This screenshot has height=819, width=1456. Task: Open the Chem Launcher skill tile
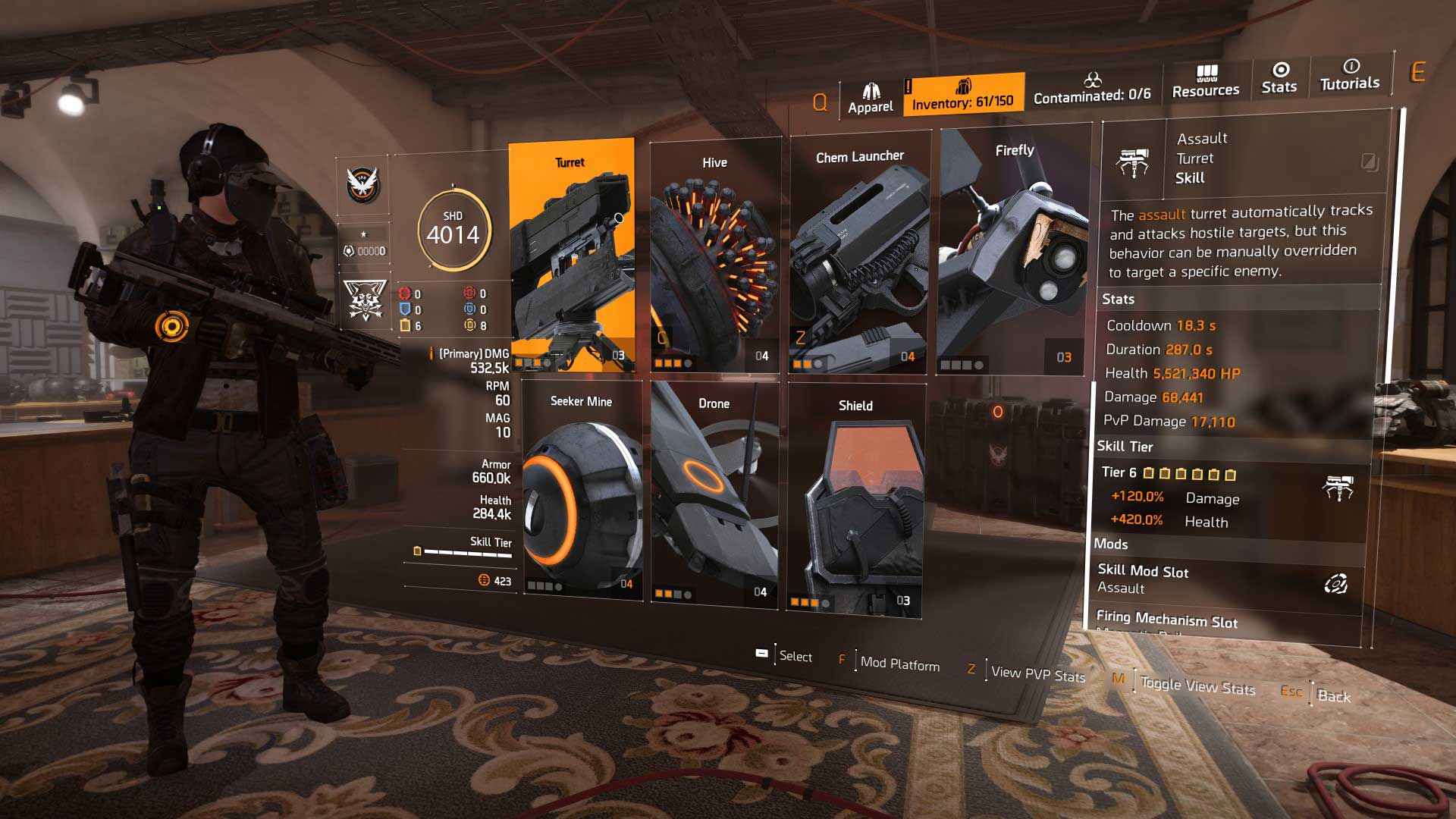pos(859,253)
